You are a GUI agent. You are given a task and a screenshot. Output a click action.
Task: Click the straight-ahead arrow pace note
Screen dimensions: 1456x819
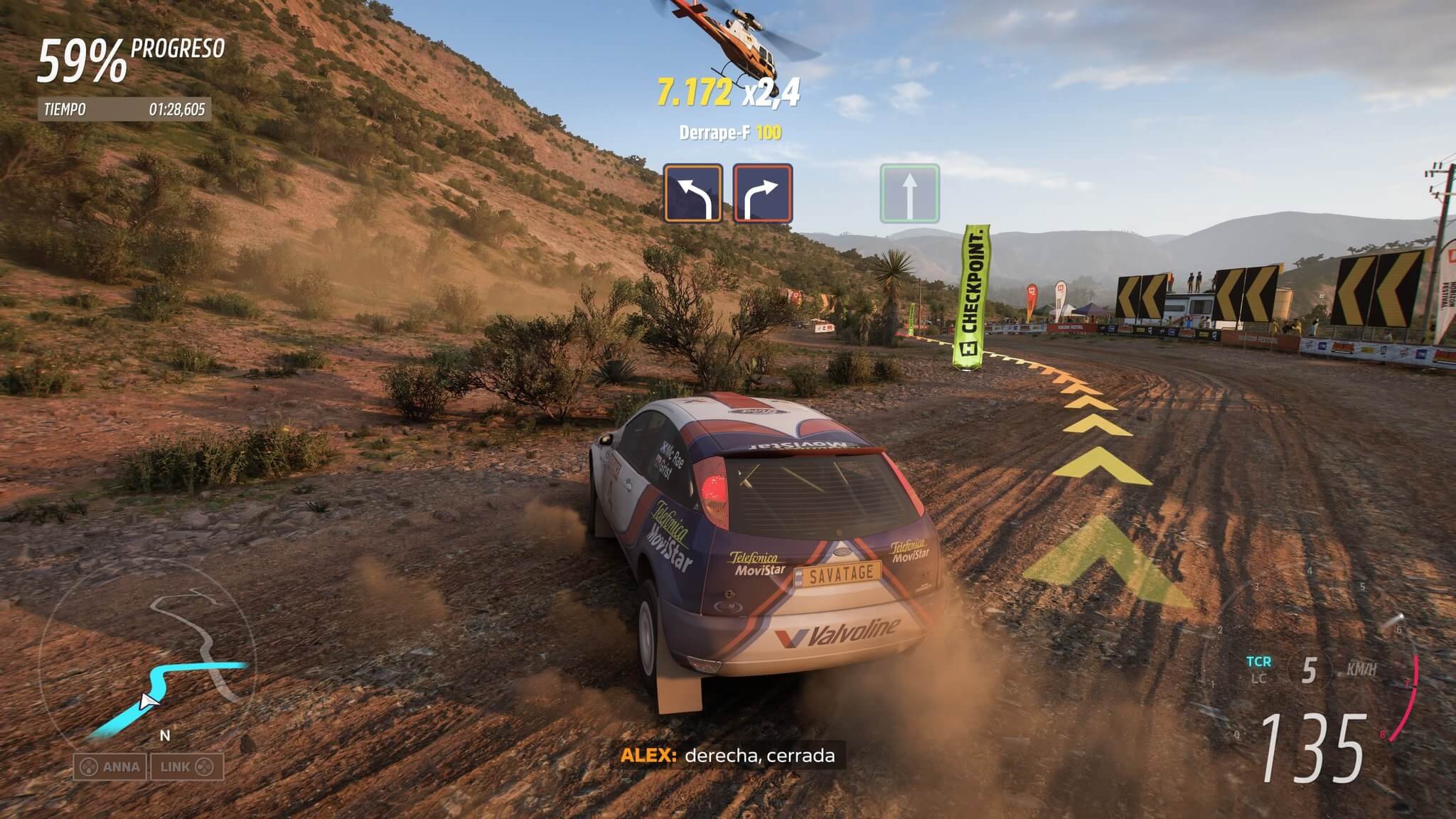click(x=909, y=193)
